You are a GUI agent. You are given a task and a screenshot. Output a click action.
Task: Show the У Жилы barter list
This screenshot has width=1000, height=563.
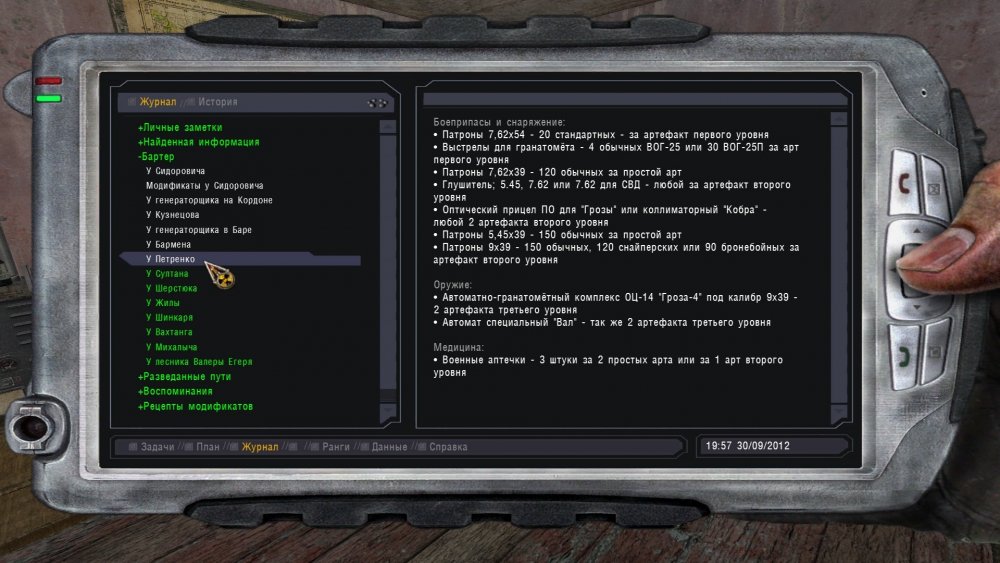(x=163, y=302)
